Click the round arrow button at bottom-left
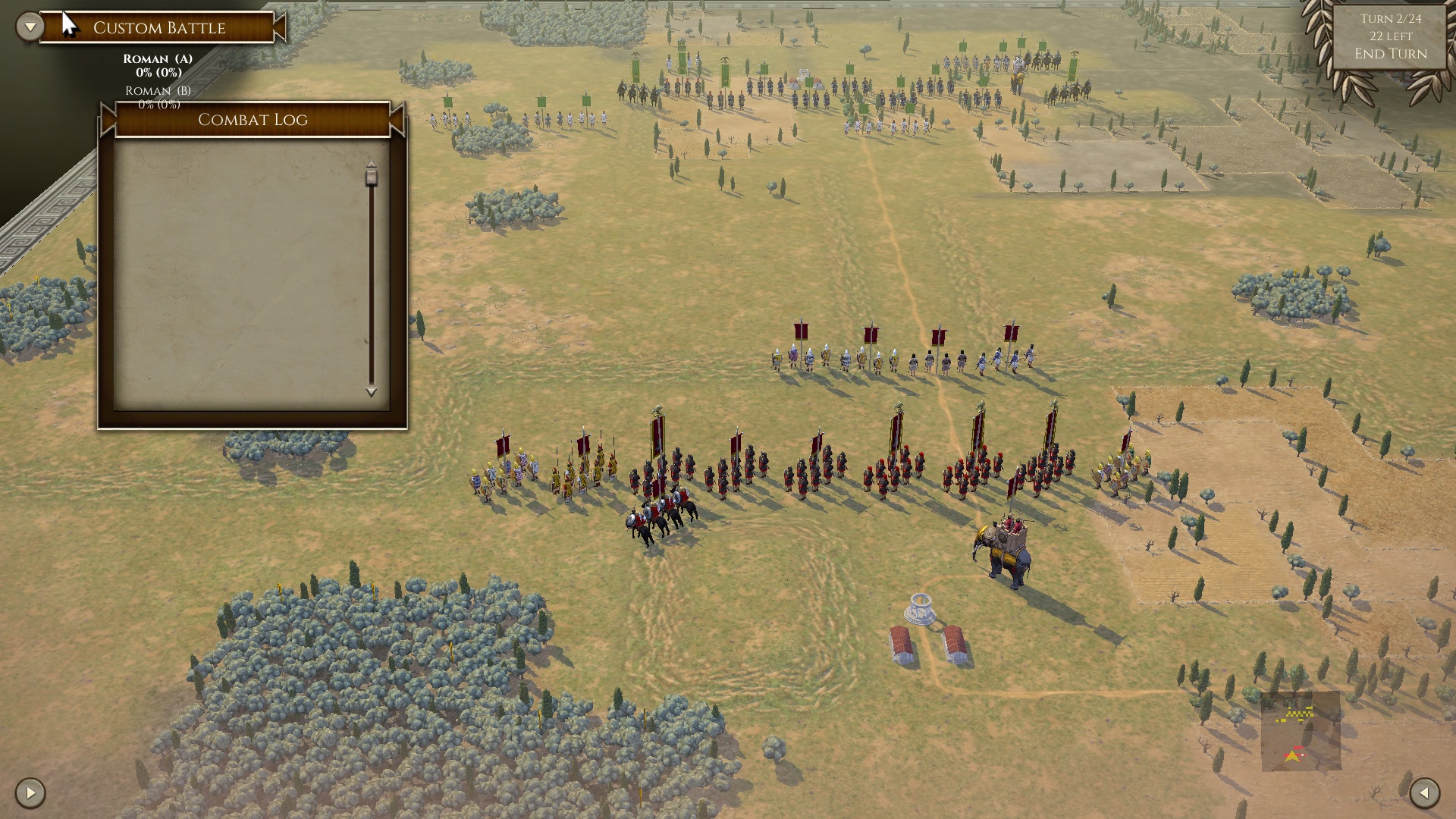This screenshot has width=1456, height=819. pos(30,793)
